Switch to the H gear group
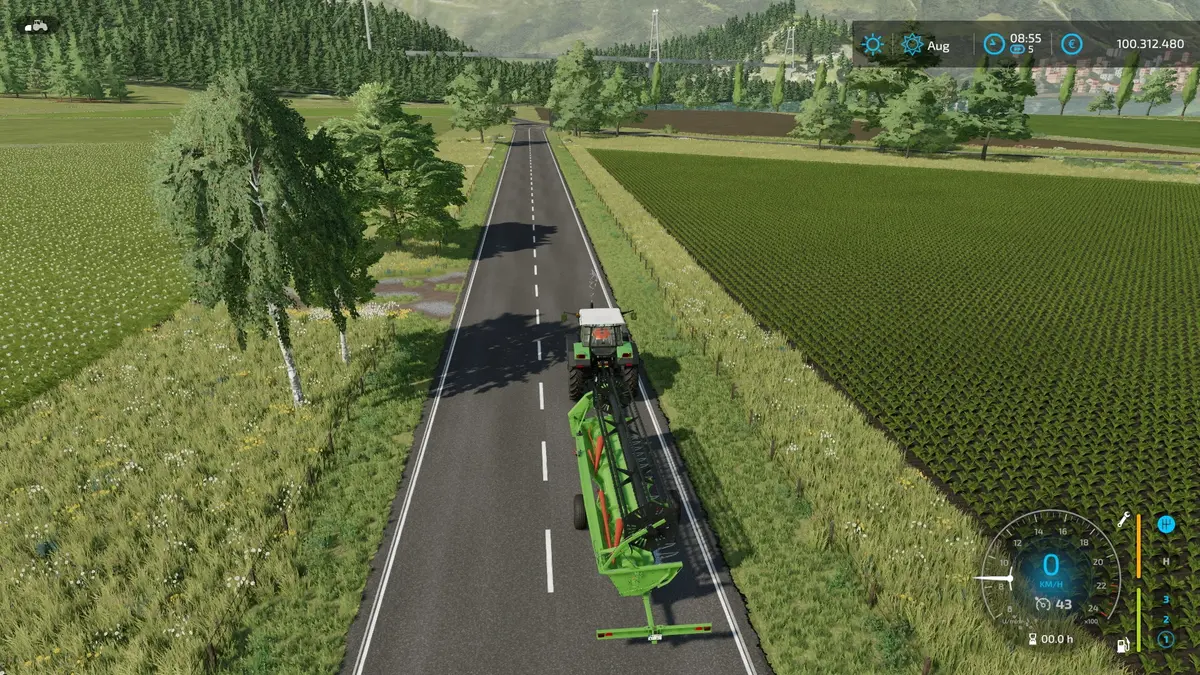This screenshot has width=1200, height=675. point(1166,562)
